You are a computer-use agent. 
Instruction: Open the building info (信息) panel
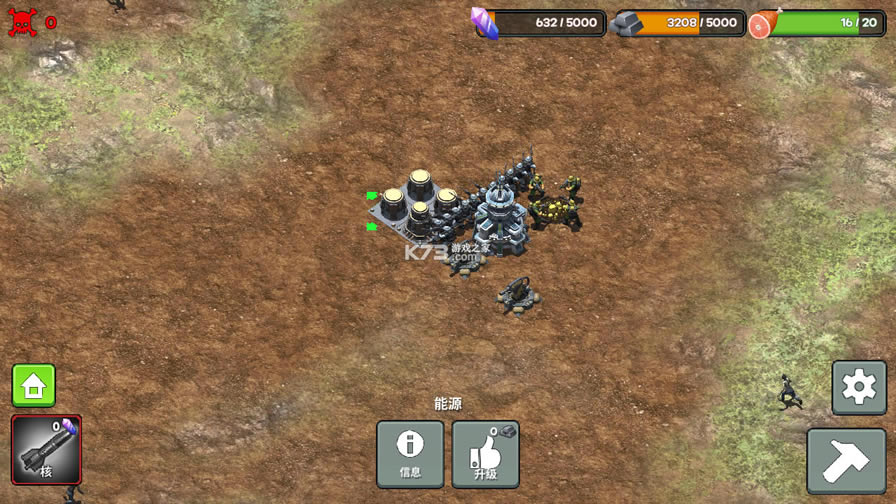410,454
